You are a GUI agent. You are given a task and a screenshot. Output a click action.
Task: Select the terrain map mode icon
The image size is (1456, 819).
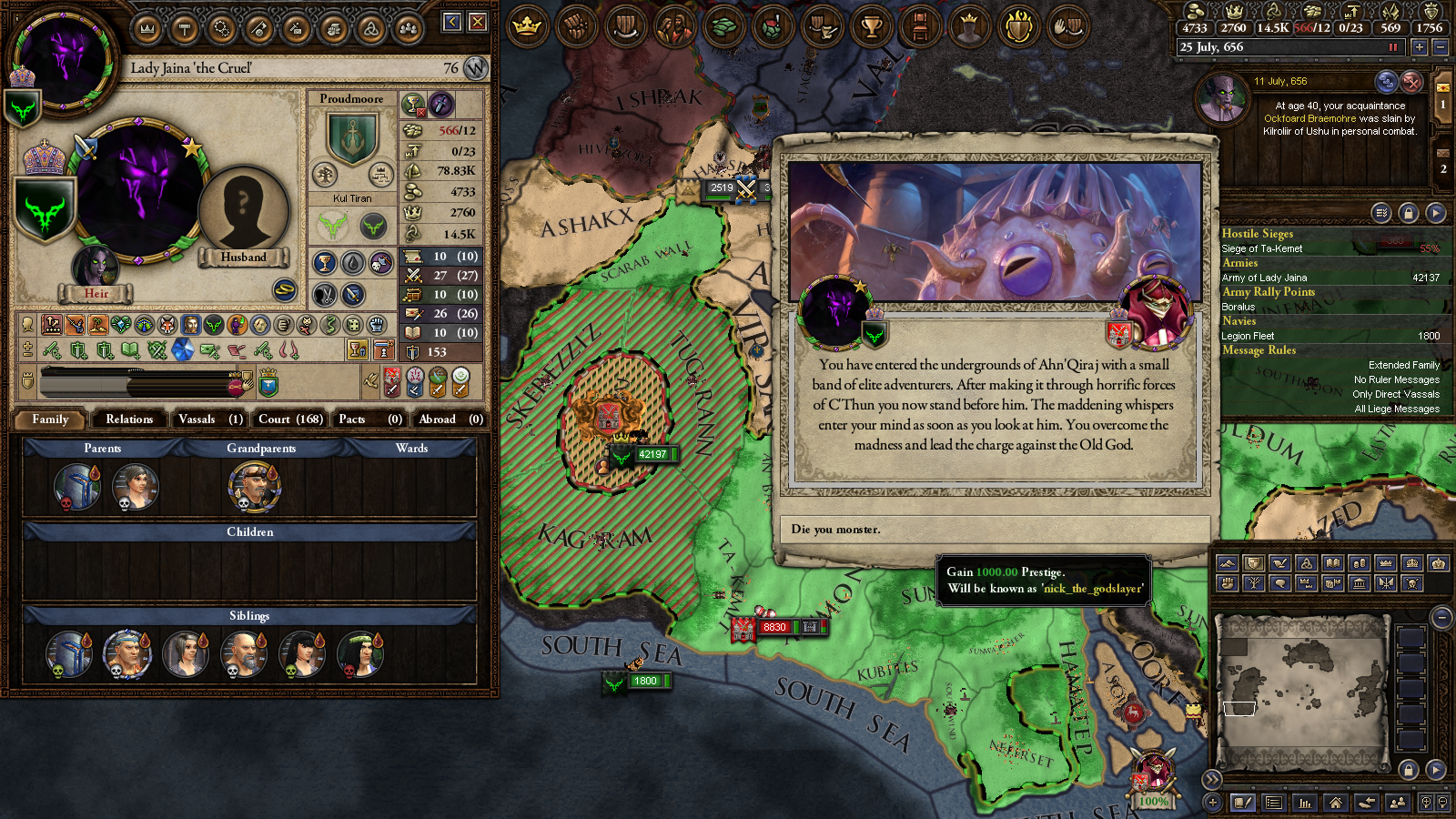1228,564
